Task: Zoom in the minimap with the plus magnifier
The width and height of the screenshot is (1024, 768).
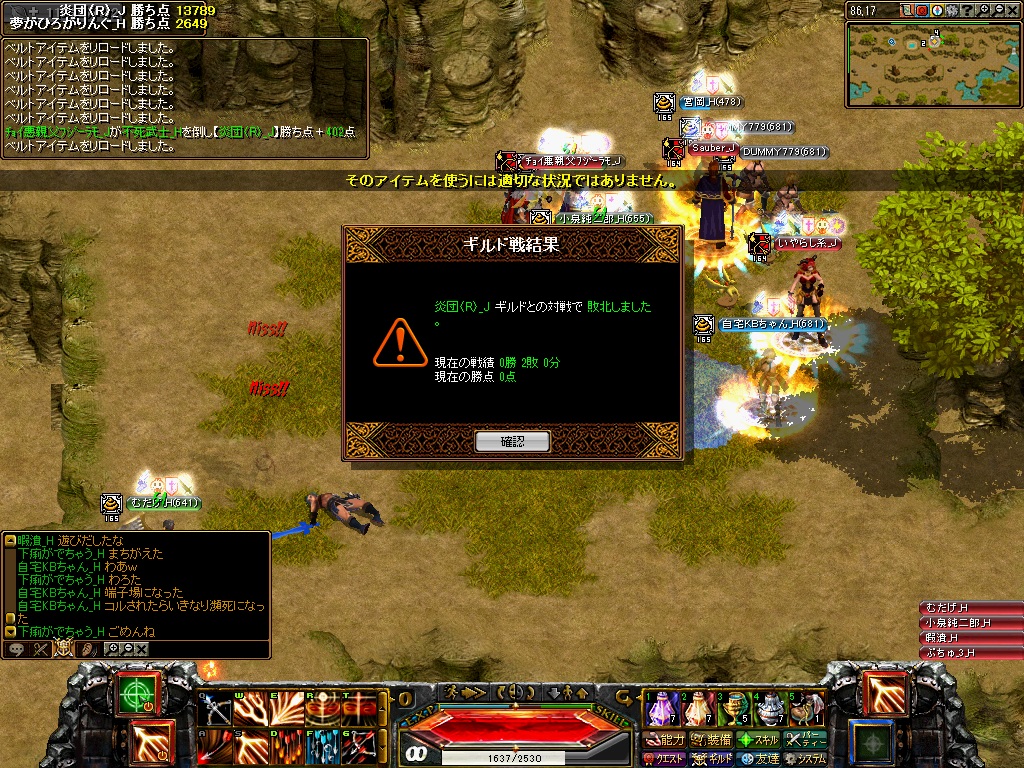Action: (984, 11)
